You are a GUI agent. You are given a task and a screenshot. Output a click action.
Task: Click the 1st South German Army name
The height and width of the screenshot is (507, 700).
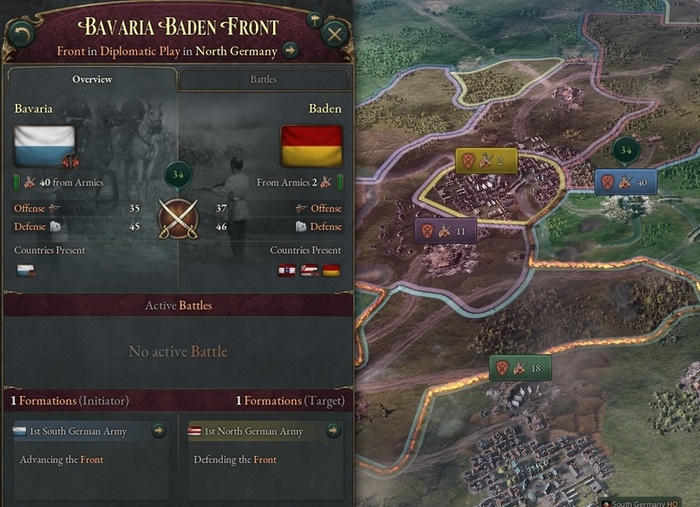tap(80, 431)
